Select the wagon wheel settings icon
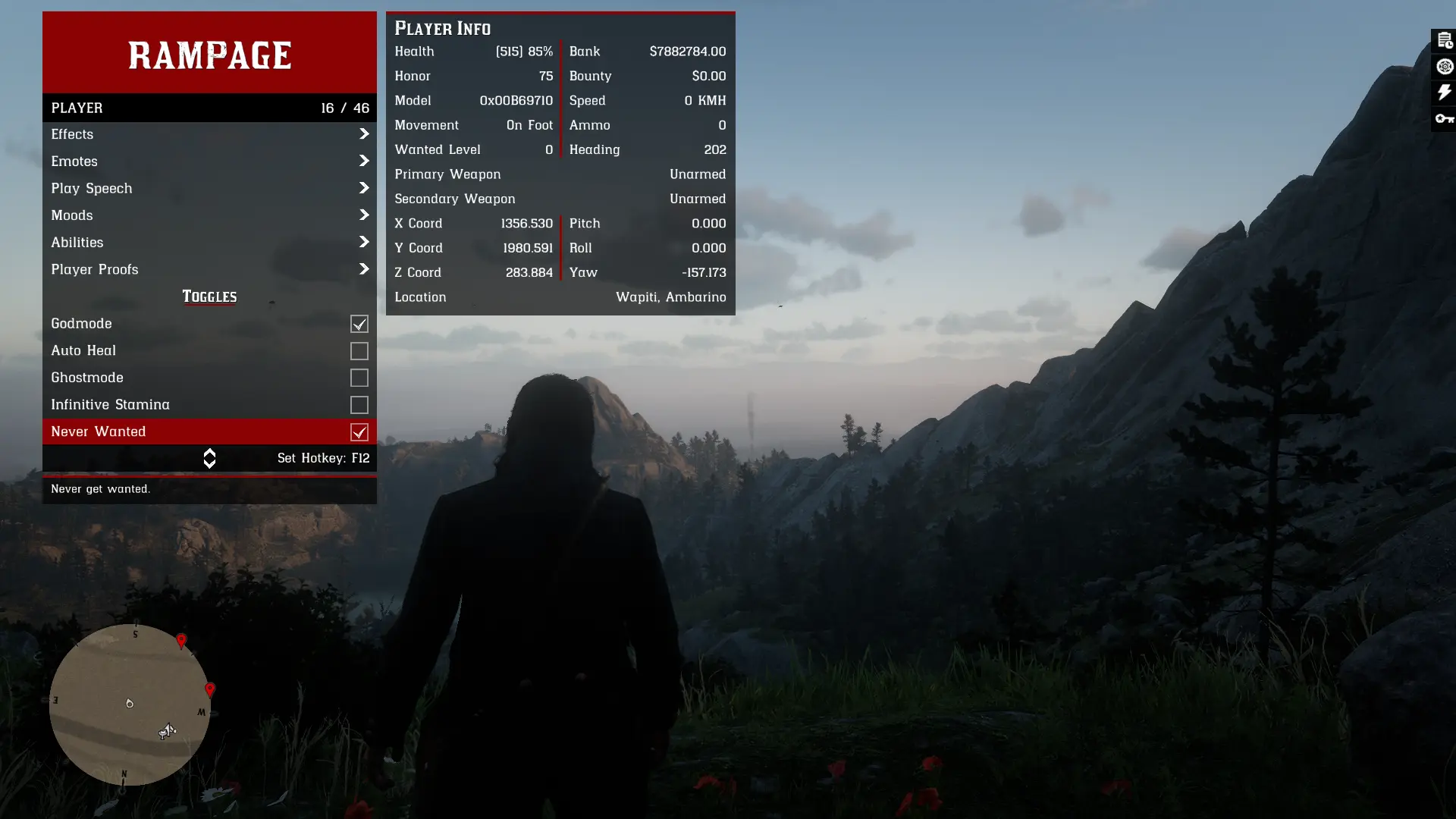Screen dimensions: 1456x819 pos(1443,67)
